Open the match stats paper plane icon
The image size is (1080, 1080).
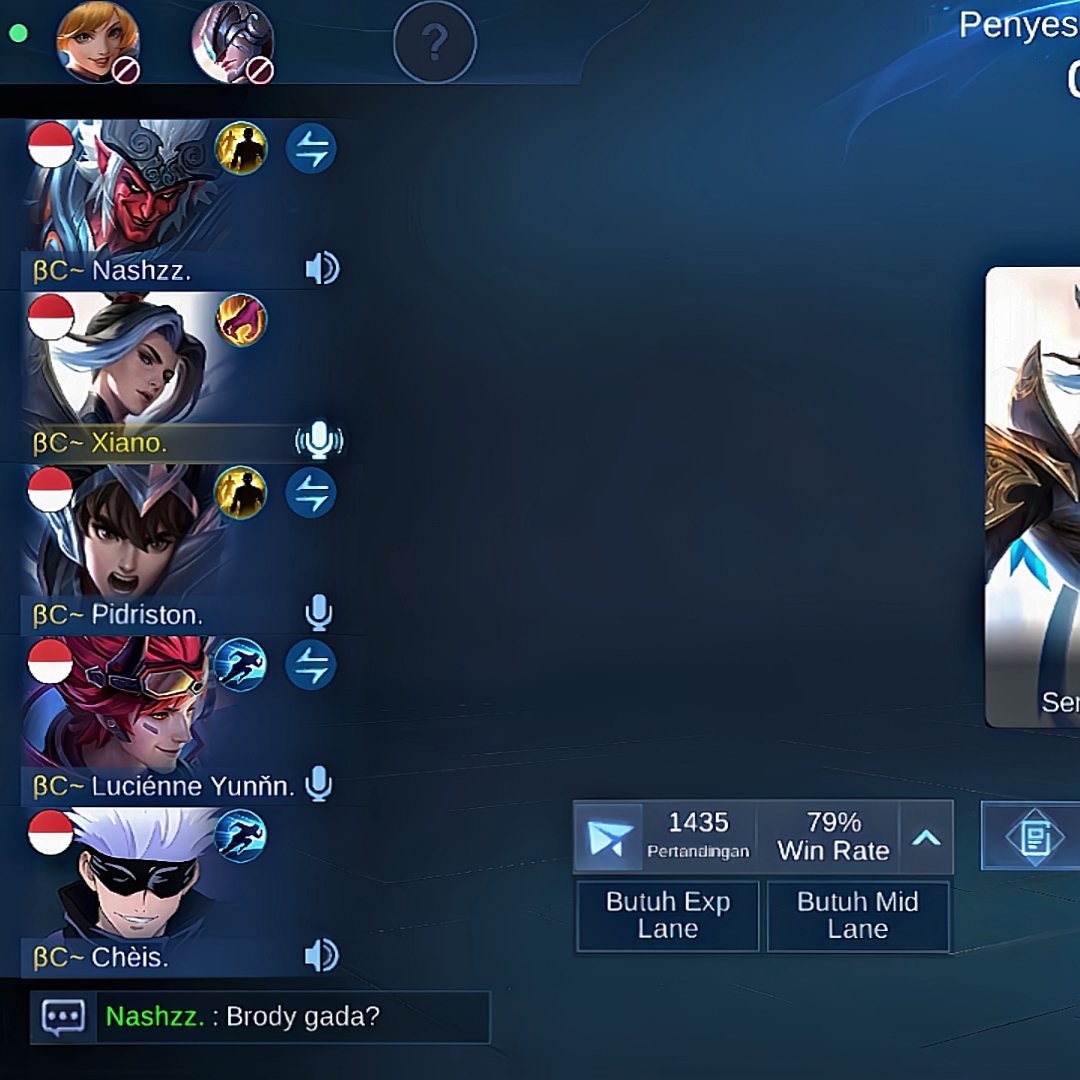[609, 837]
